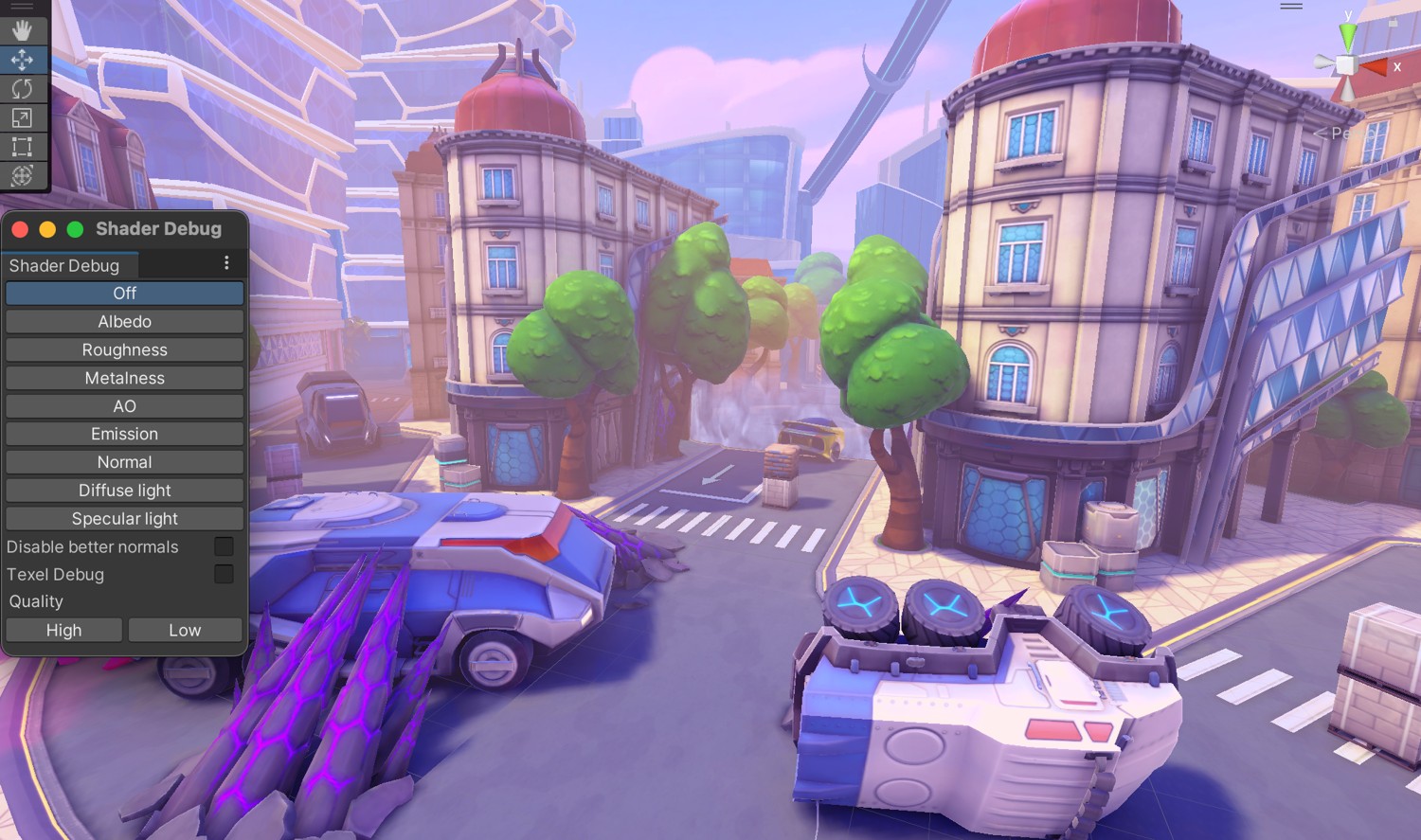Choose the AO debug view

coord(124,406)
